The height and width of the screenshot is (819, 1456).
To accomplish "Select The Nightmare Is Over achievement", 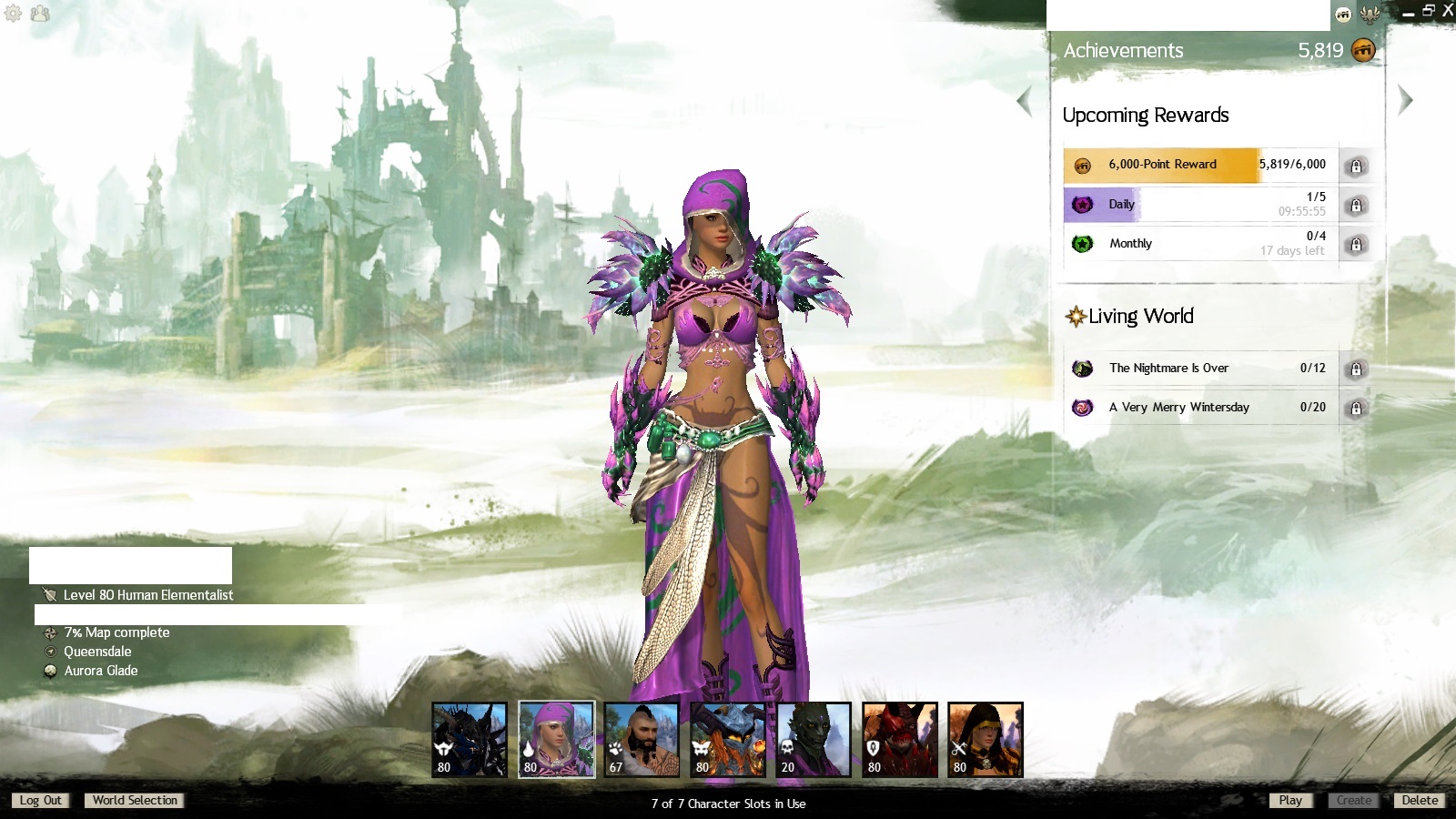I will click(x=1201, y=369).
